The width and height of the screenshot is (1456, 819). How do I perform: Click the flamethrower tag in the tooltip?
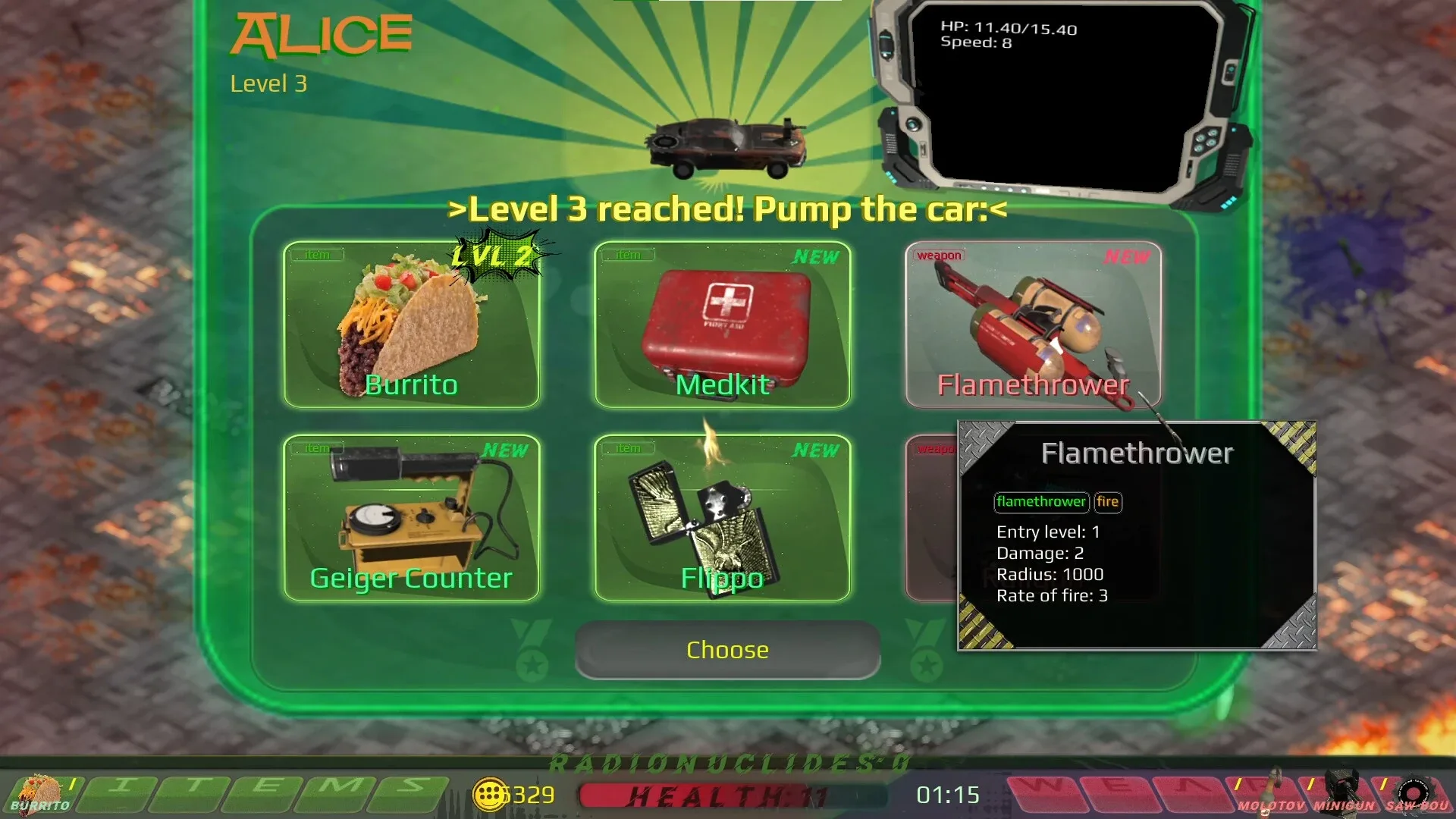tap(1041, 502)
